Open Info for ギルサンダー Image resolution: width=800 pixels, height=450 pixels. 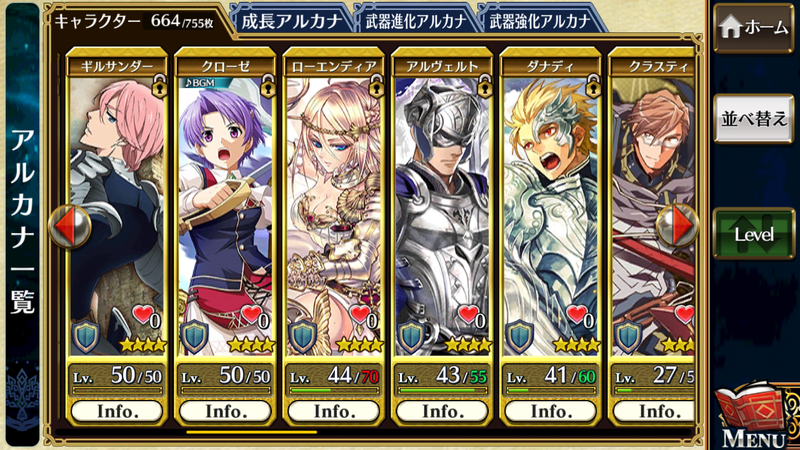117,411
